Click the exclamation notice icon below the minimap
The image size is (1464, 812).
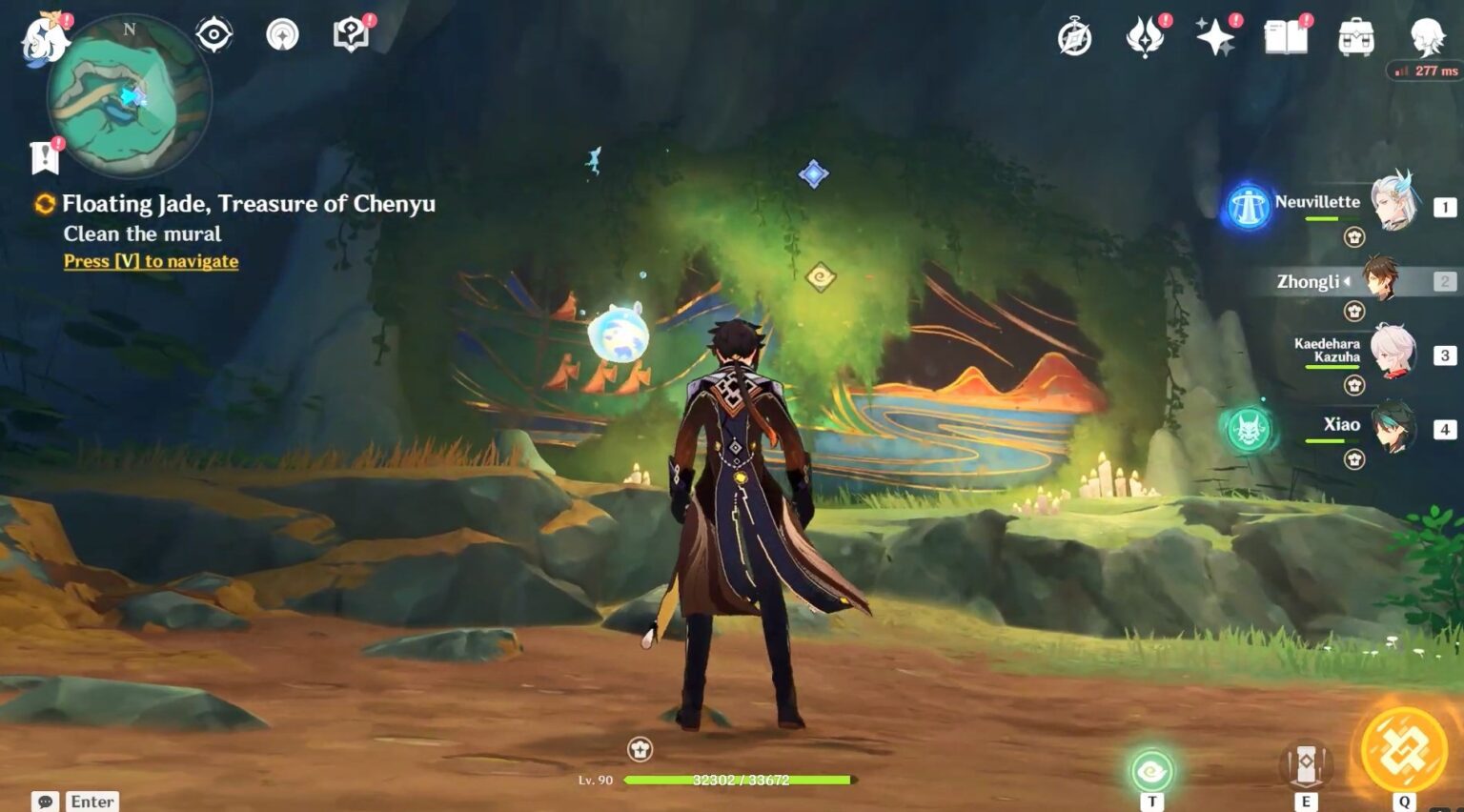42,154
